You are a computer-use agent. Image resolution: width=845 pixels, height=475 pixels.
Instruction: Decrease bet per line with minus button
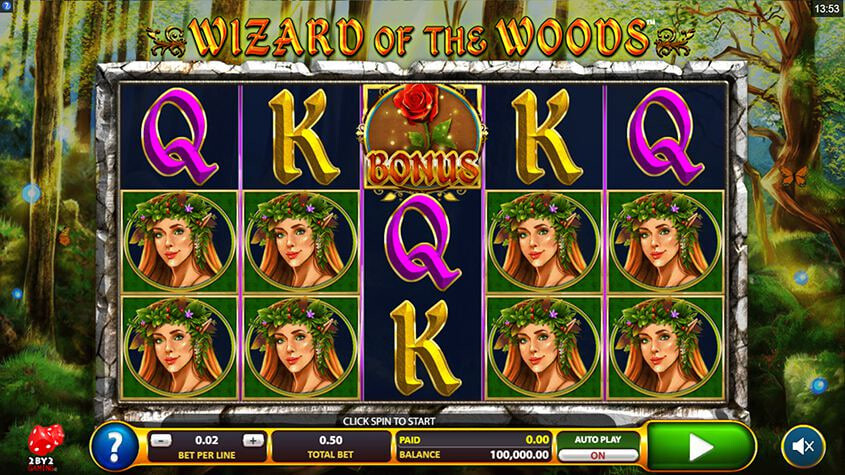pos(163,440)
